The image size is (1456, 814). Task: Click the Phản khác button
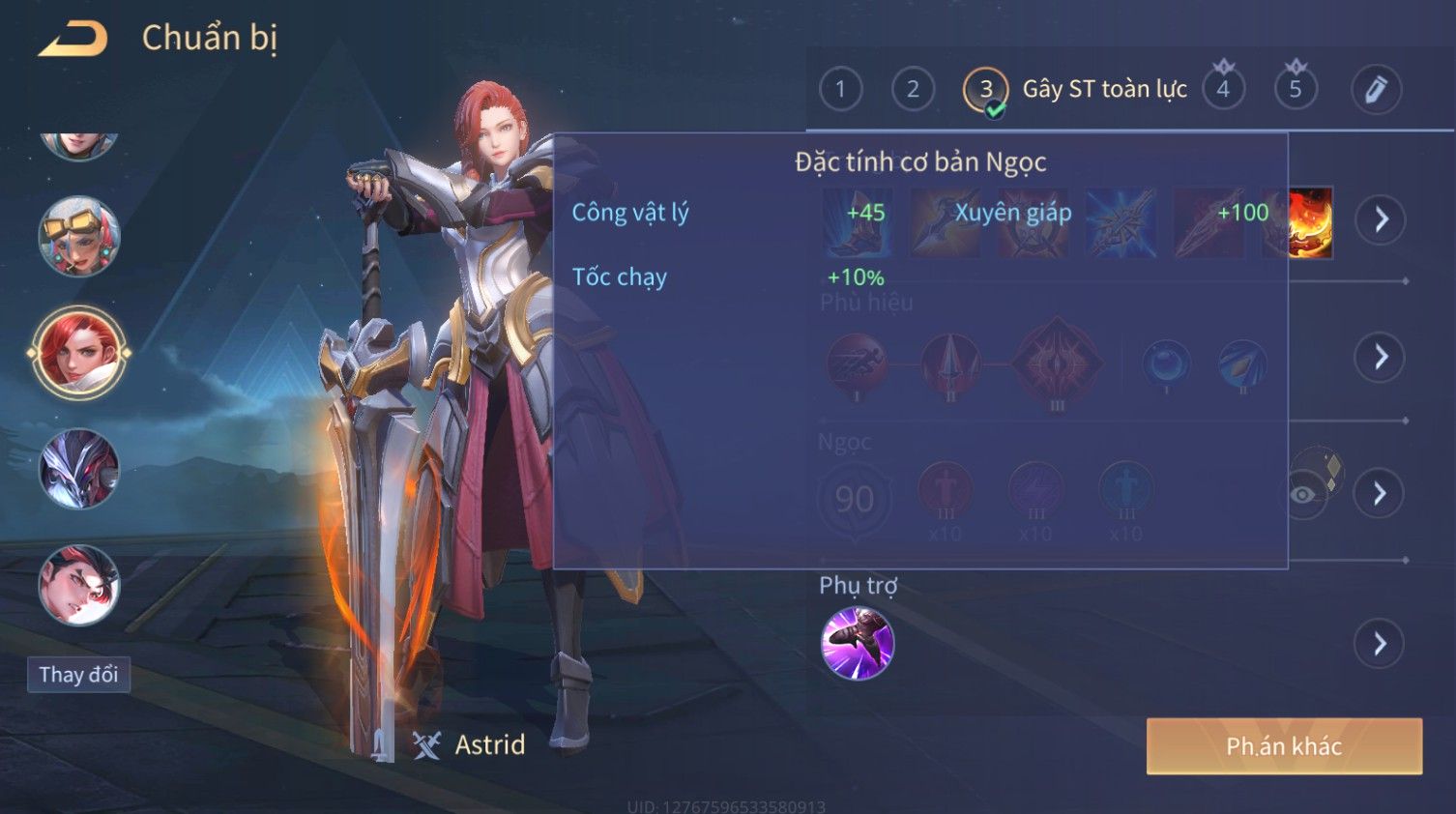[1283, 746]
